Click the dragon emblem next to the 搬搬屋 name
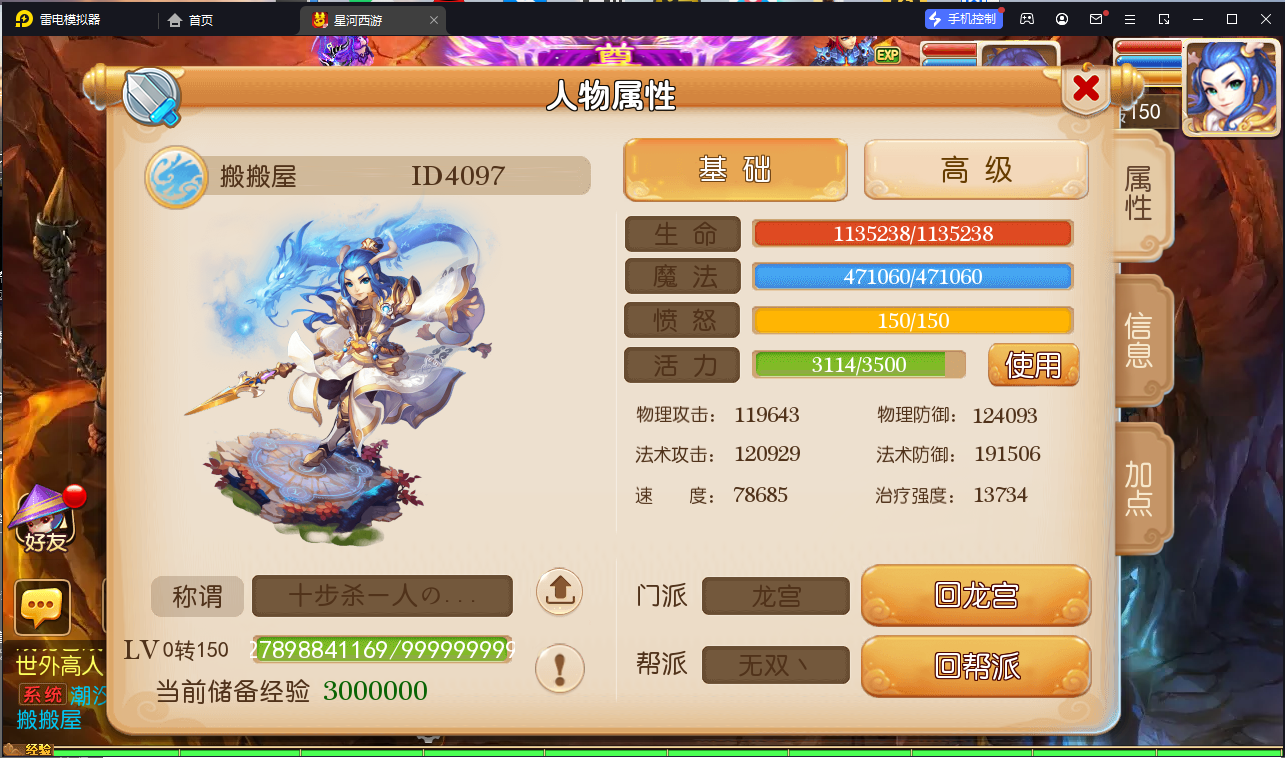 [176, 173]
